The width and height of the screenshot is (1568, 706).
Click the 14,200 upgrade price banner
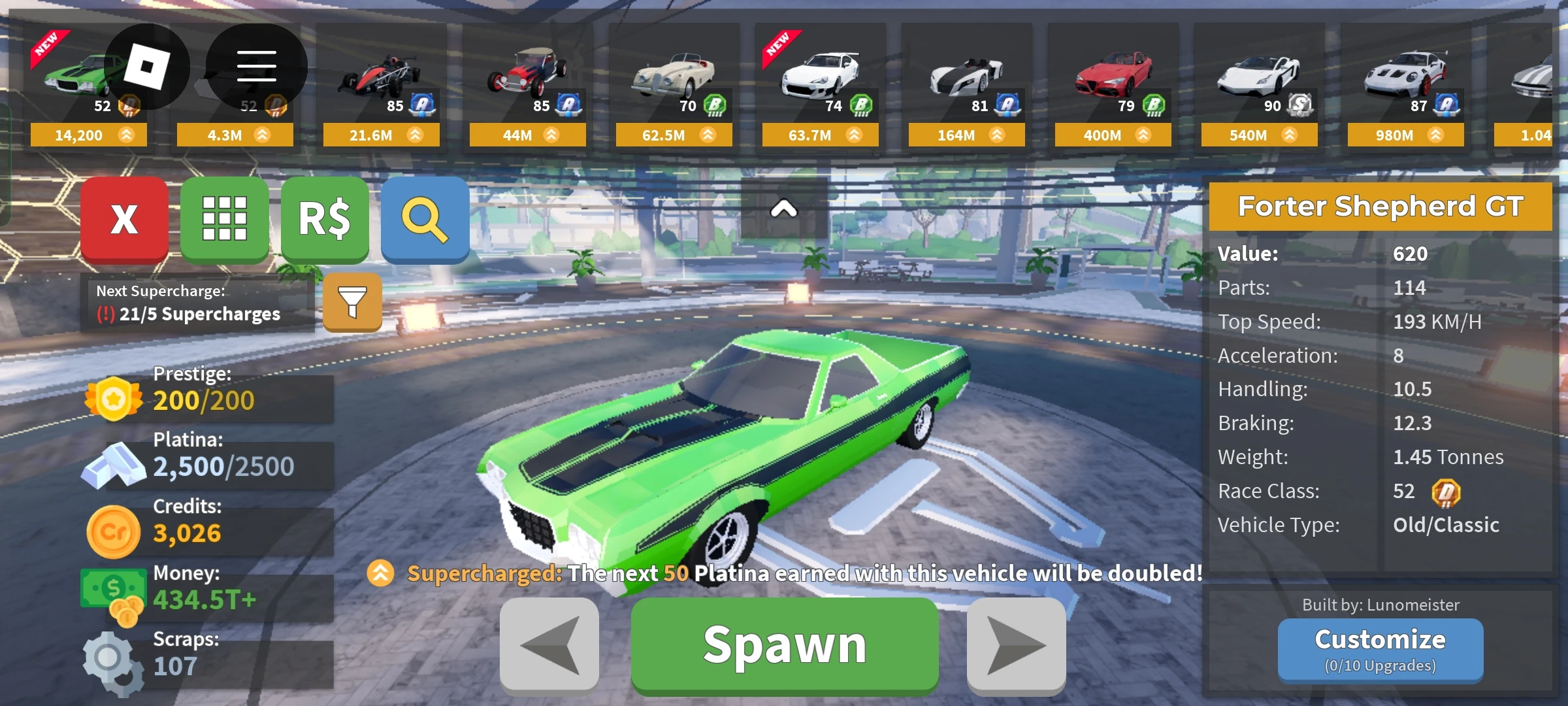(x=89, y=135)
